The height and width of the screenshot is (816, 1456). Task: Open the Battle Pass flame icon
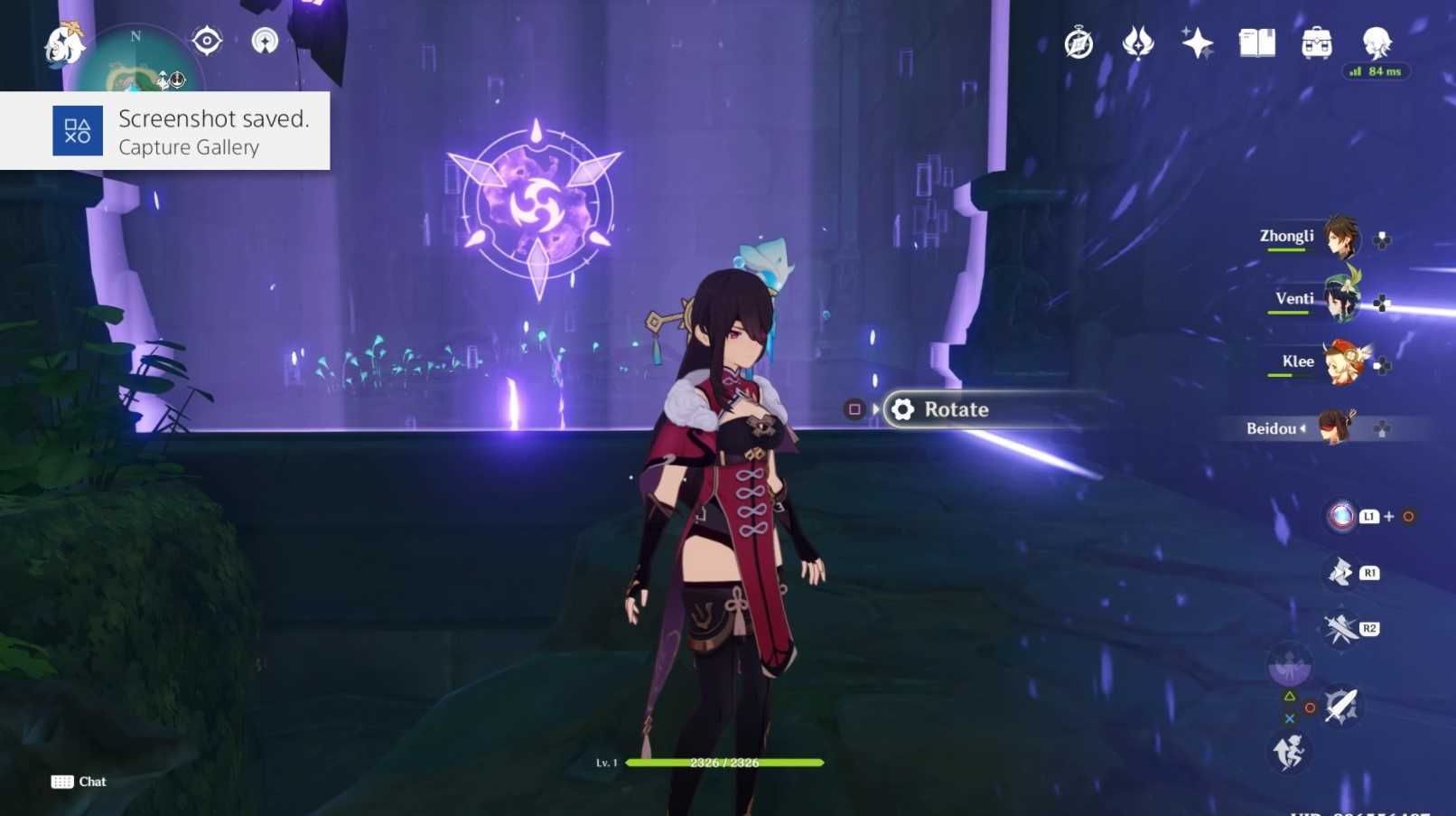[x=1137, y=42]
